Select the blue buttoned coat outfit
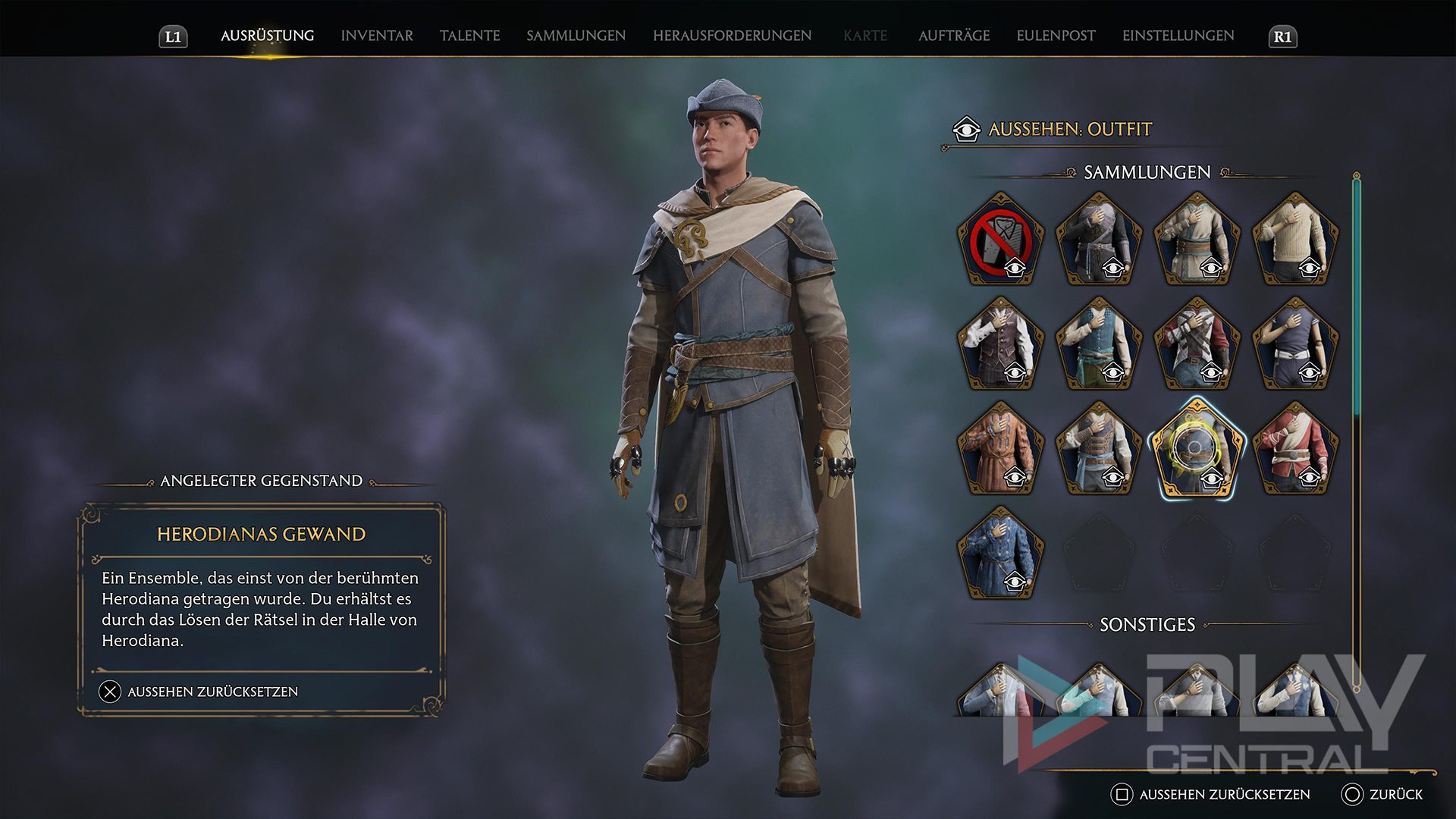Screen dimensions: 1456x819 [x=1000, y=554]
